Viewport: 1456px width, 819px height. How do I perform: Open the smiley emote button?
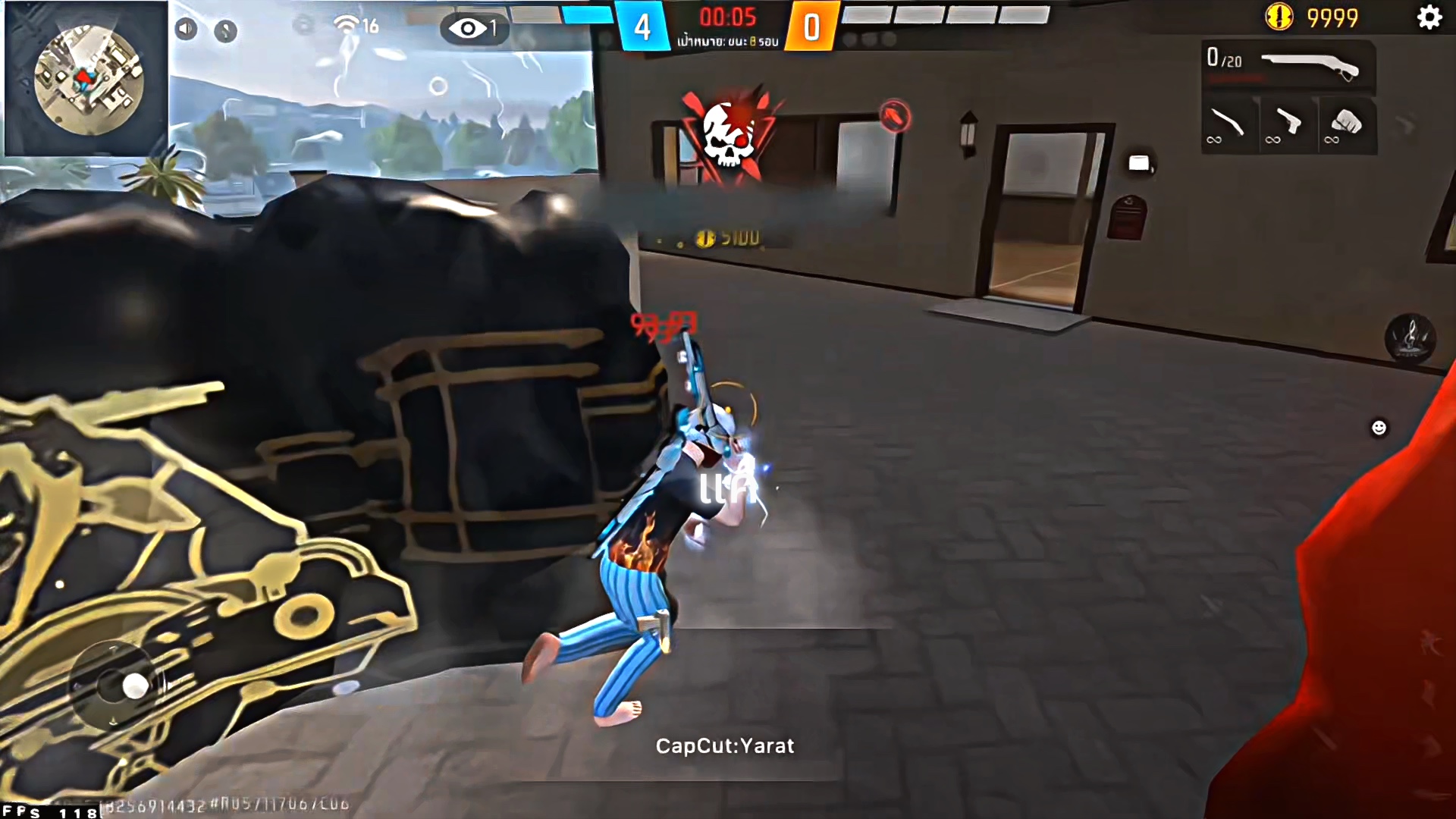[1379, 428]
